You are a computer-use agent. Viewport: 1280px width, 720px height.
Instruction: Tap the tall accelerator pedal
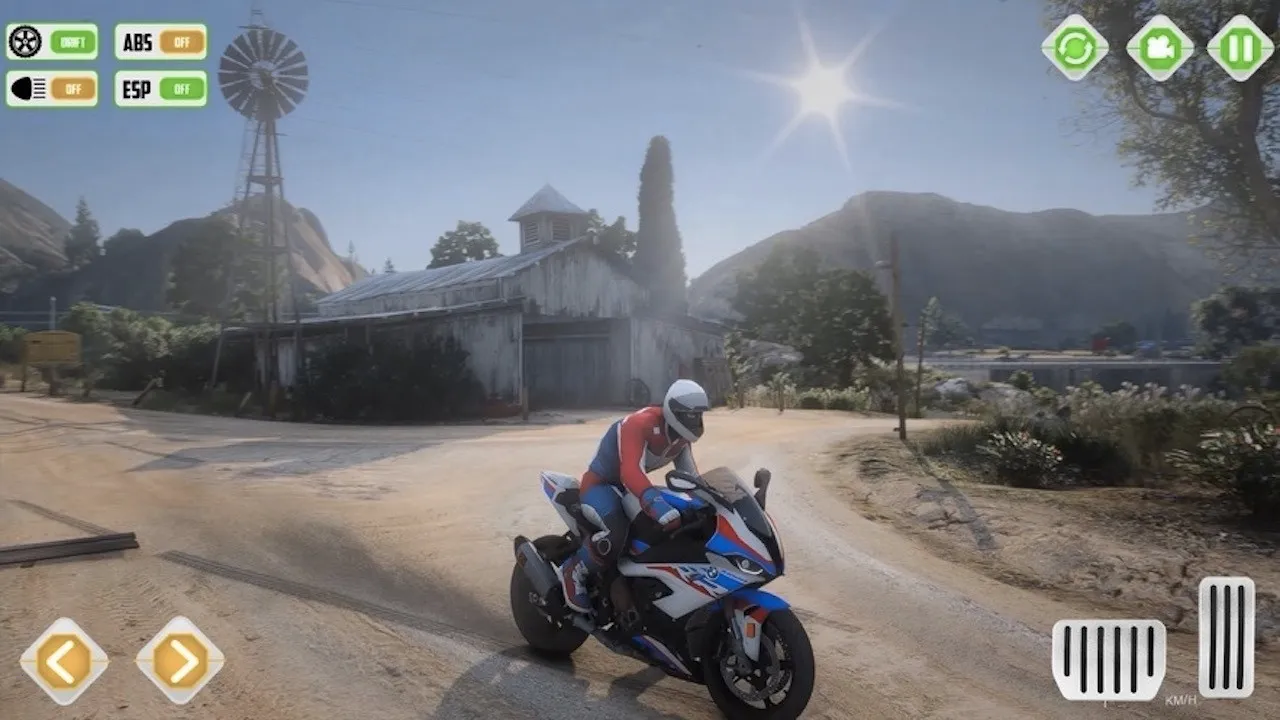(x=1226, y=637)
